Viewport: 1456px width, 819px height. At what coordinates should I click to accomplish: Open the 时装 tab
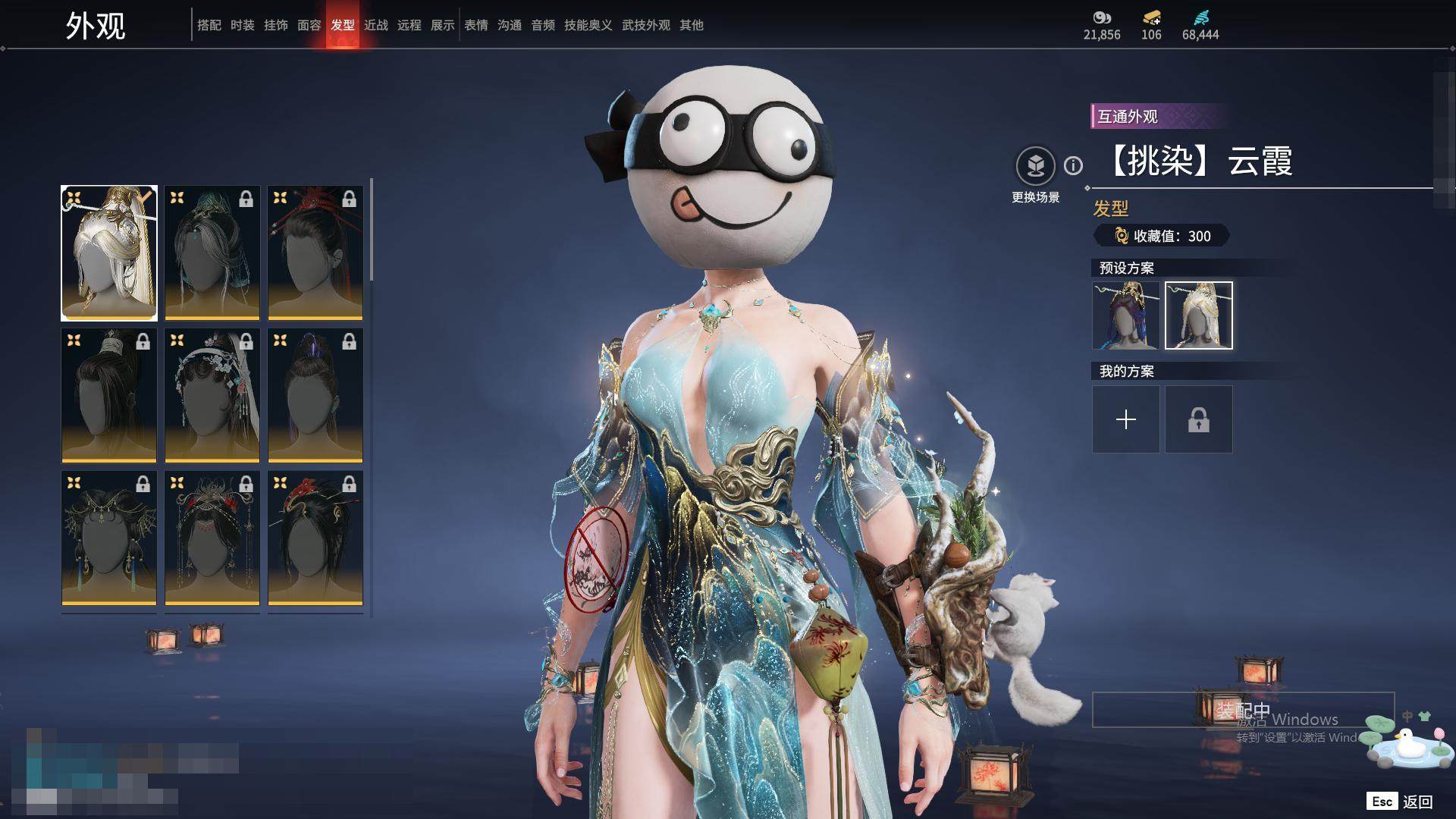[242, 25]
